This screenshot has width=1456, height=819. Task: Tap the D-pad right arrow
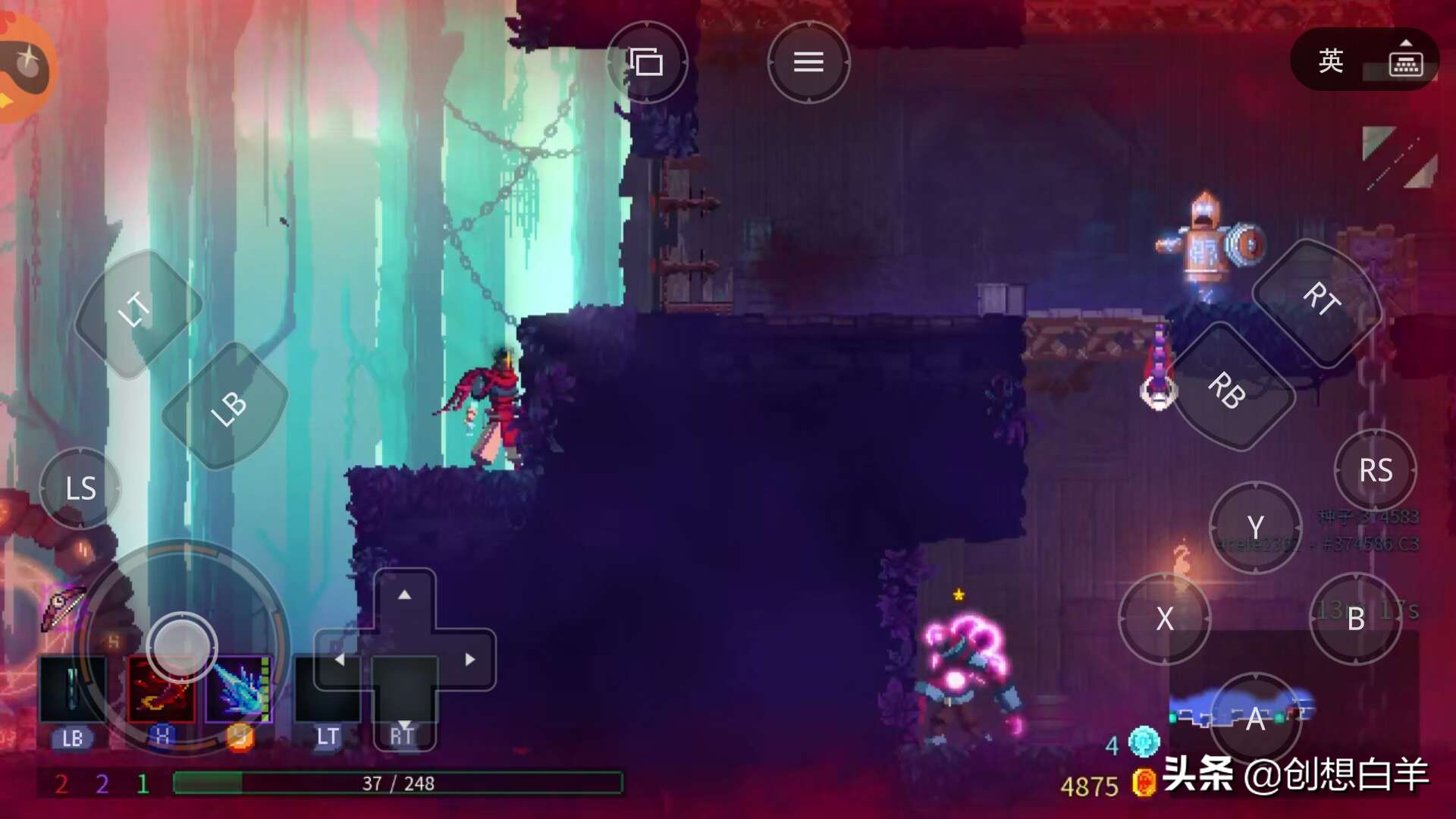click(470, 660)
